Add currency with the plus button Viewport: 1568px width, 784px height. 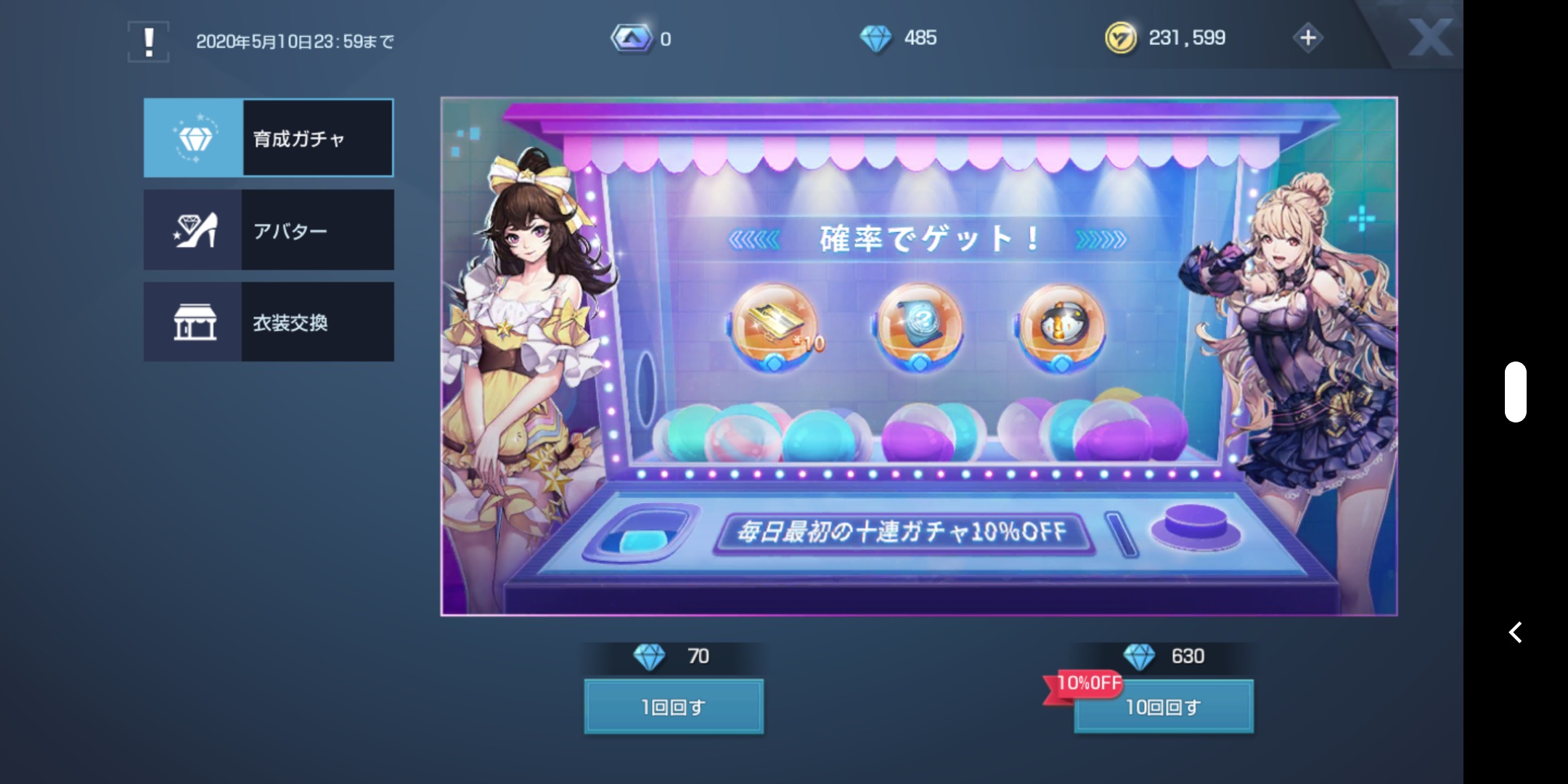[x=1308, y=38]
